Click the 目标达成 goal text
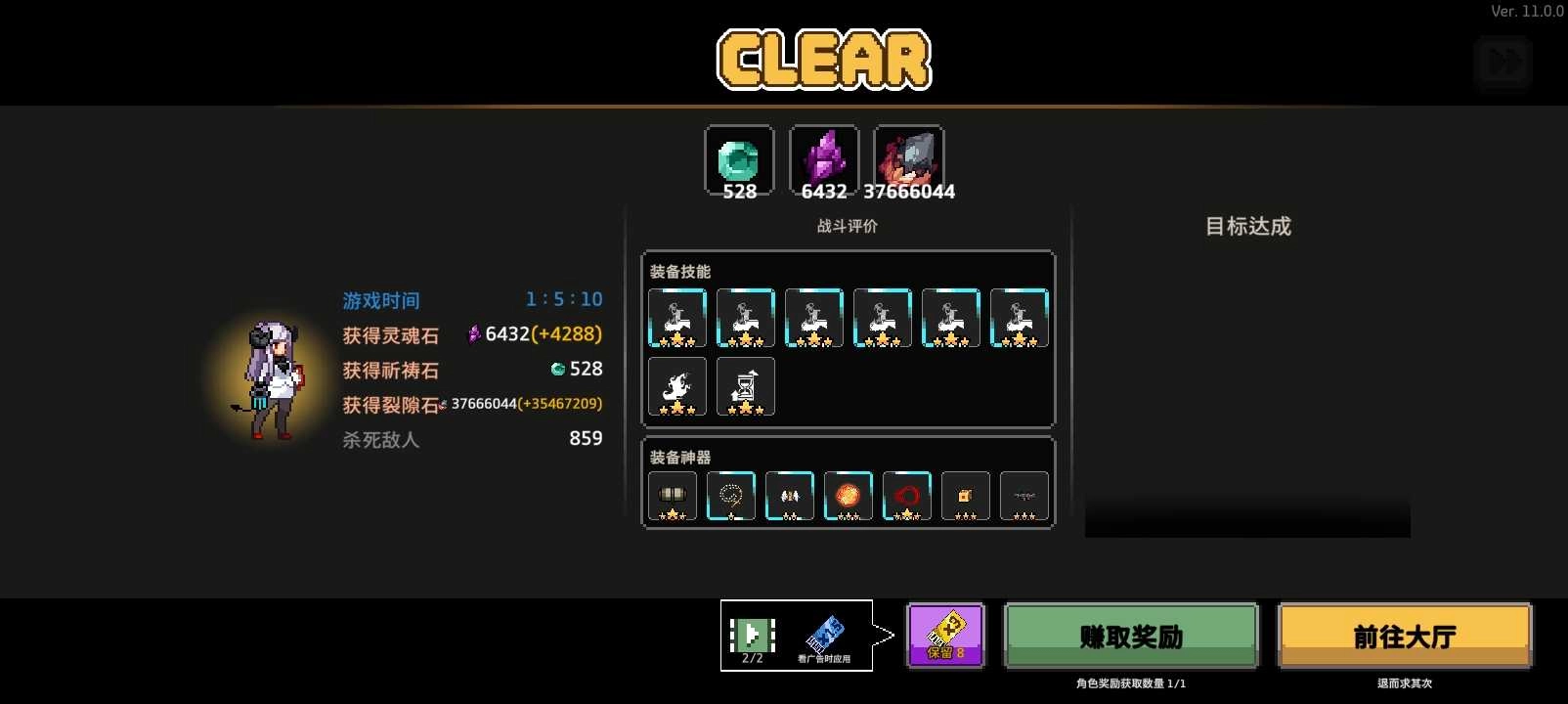Screen dimensions: 1568x704 click(1245, 227)
